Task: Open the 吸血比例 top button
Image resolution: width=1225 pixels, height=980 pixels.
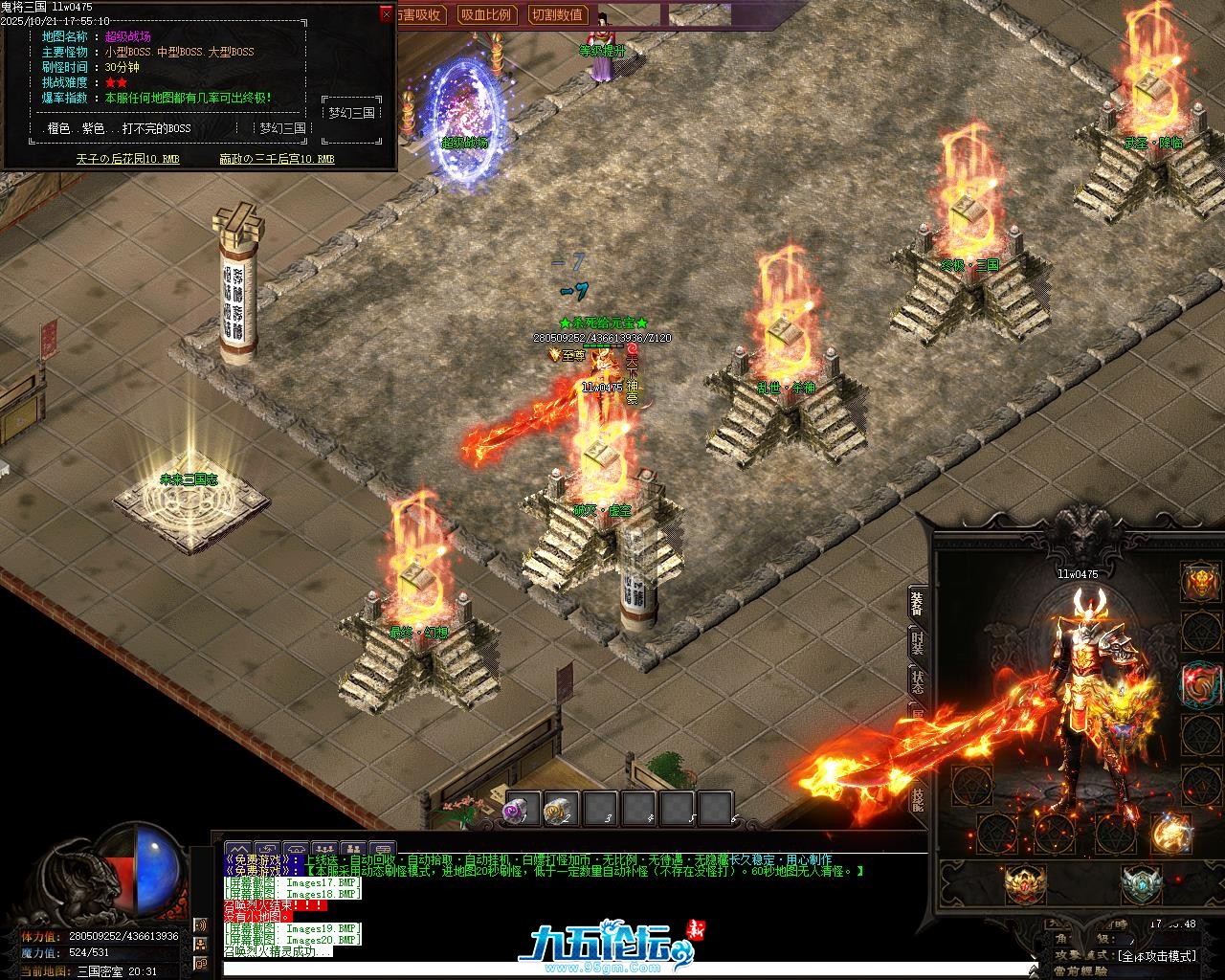Action: (486, 15)
